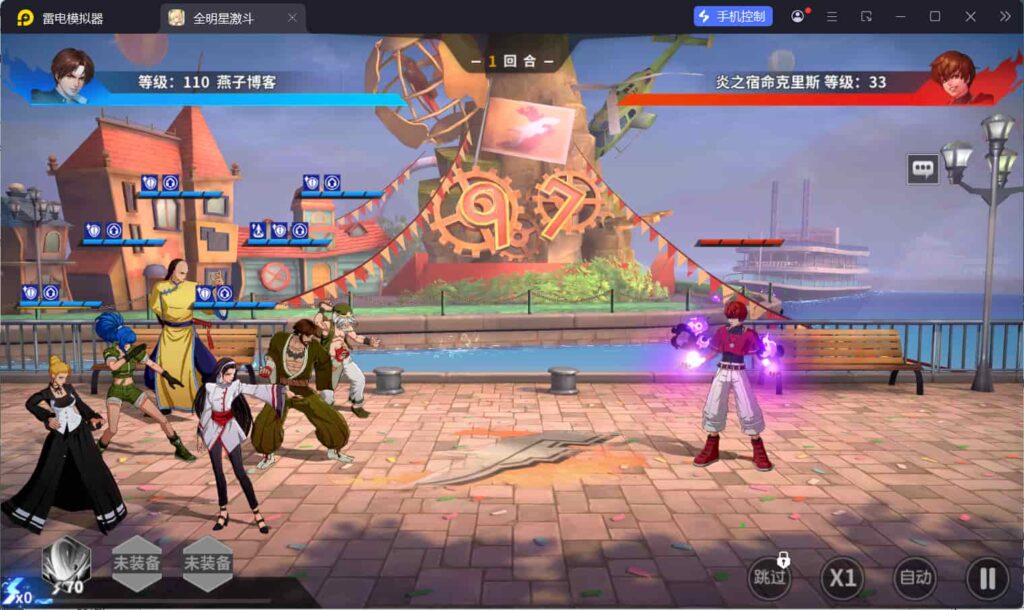Click the 手机控制 button in the title bar

pyautogui.click(x=733, y=17)
